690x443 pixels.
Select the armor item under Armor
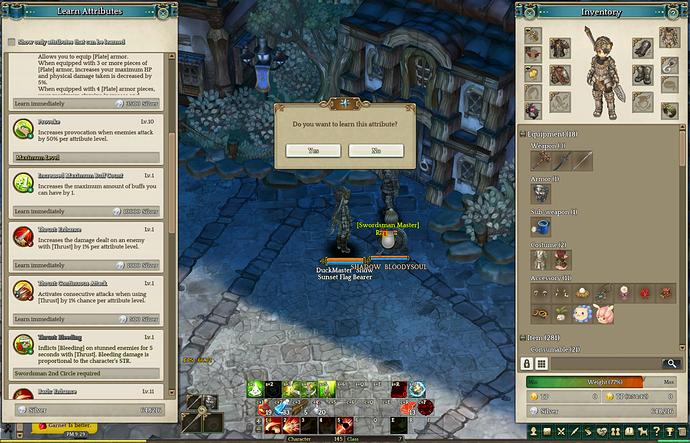[x=541, y=192]
